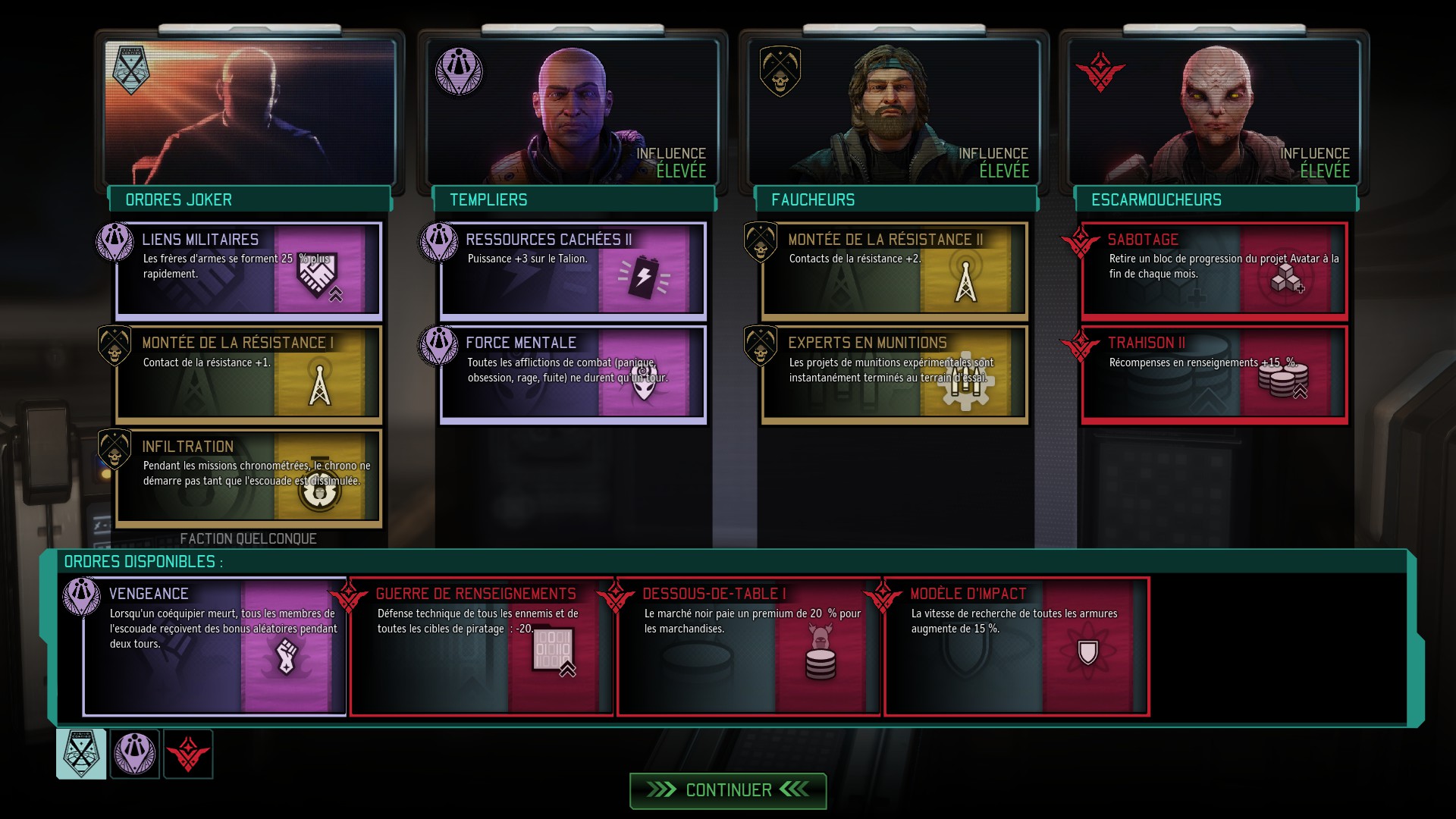Open the Escarmoucheurs faction leader portrait
Viewport: 1456px width, 819px height.
coord(1214,111)
